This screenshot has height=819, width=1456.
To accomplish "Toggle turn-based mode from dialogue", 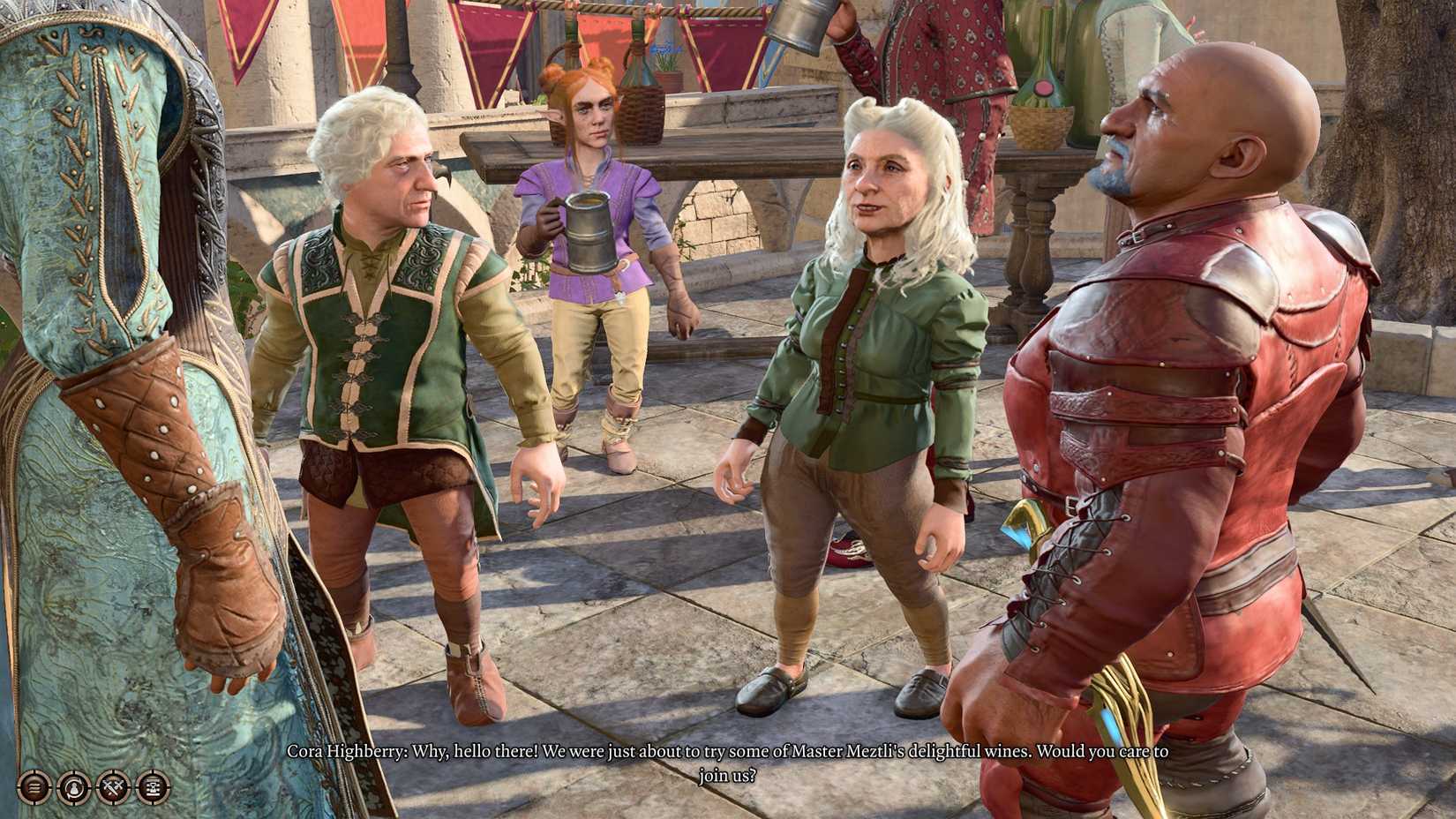I will tap(152, 788).
